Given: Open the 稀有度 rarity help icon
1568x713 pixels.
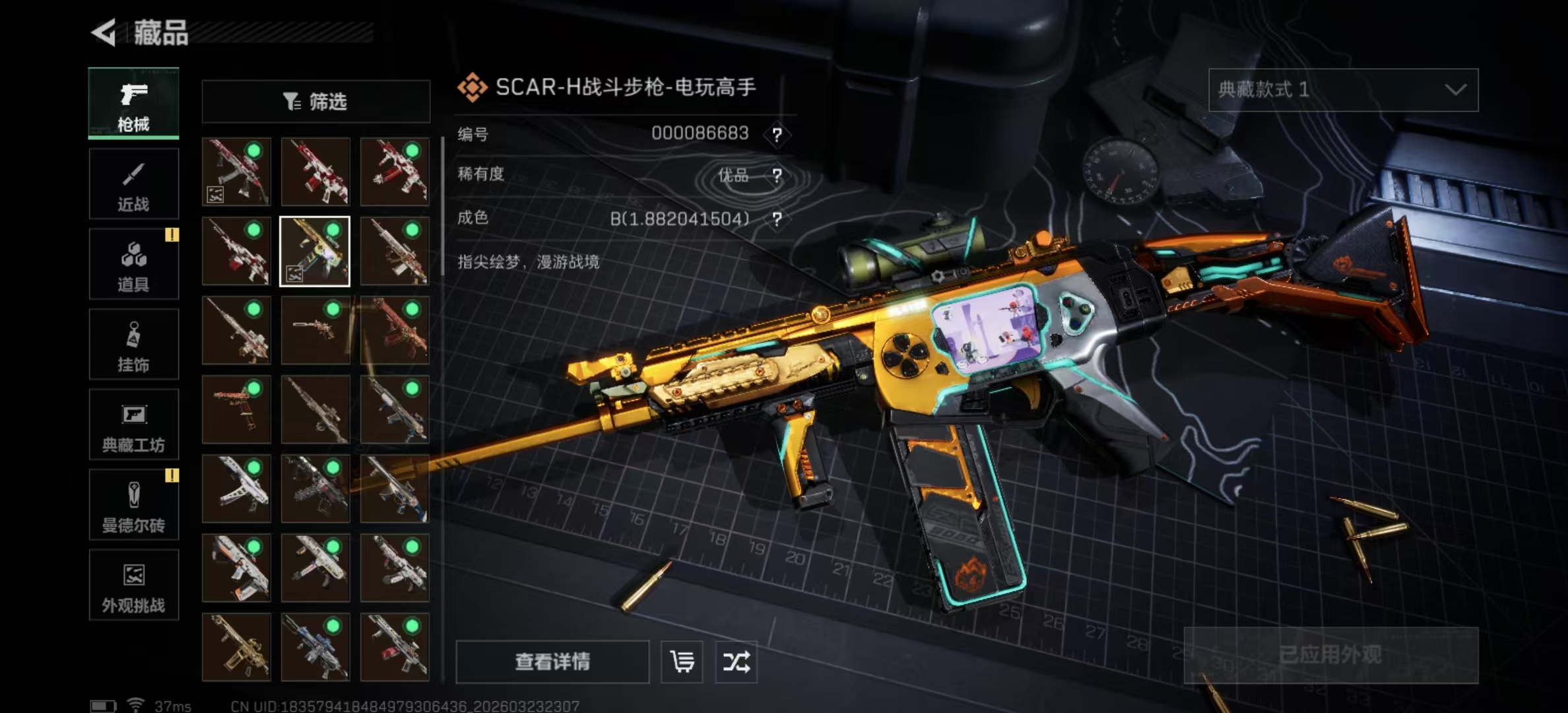Looking at the screenshot, I should (777, 176).
